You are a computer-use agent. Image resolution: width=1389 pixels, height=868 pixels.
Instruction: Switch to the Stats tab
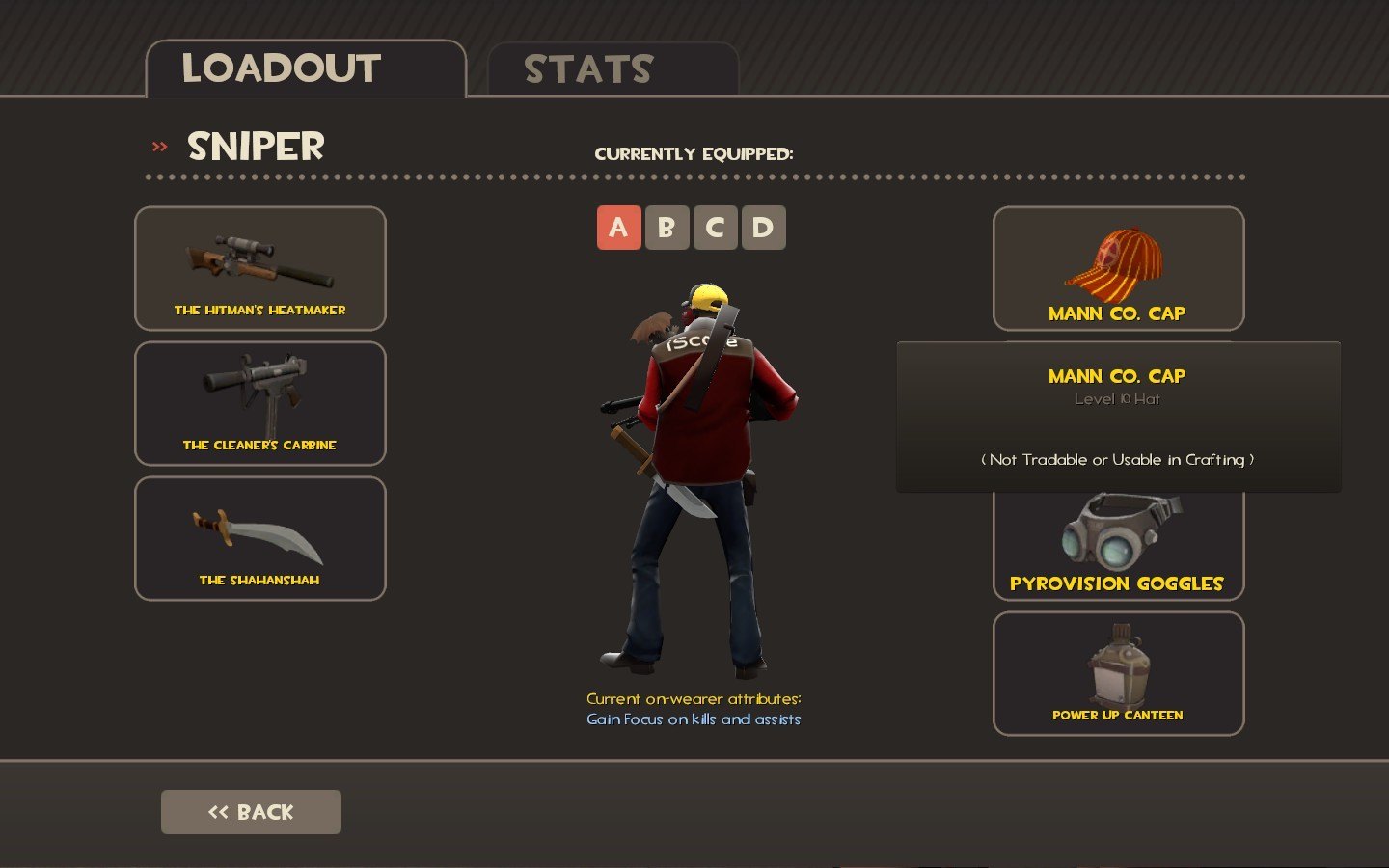click(613, 69)
